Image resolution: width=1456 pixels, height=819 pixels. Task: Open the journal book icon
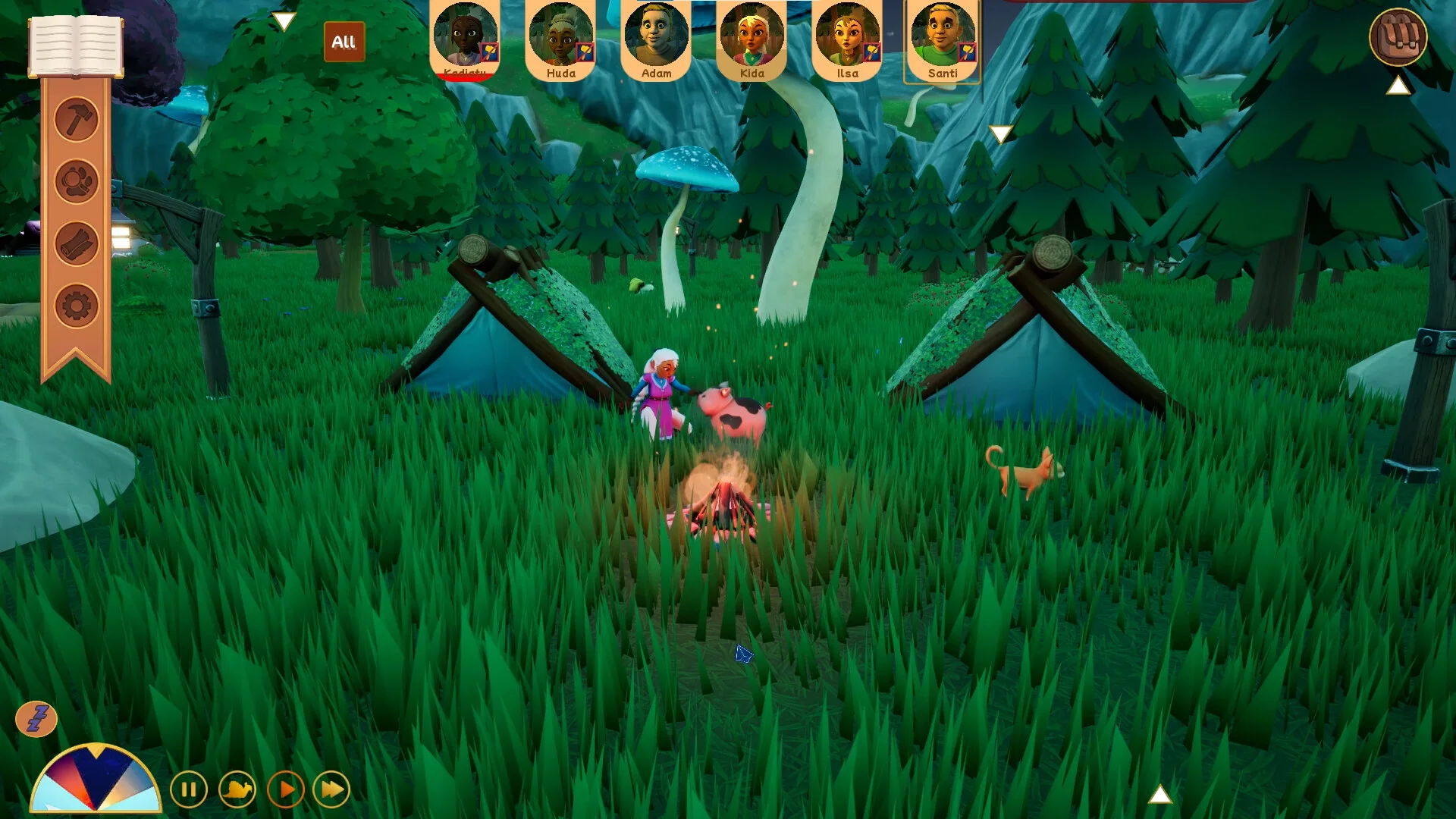click(x=75, y=45)
